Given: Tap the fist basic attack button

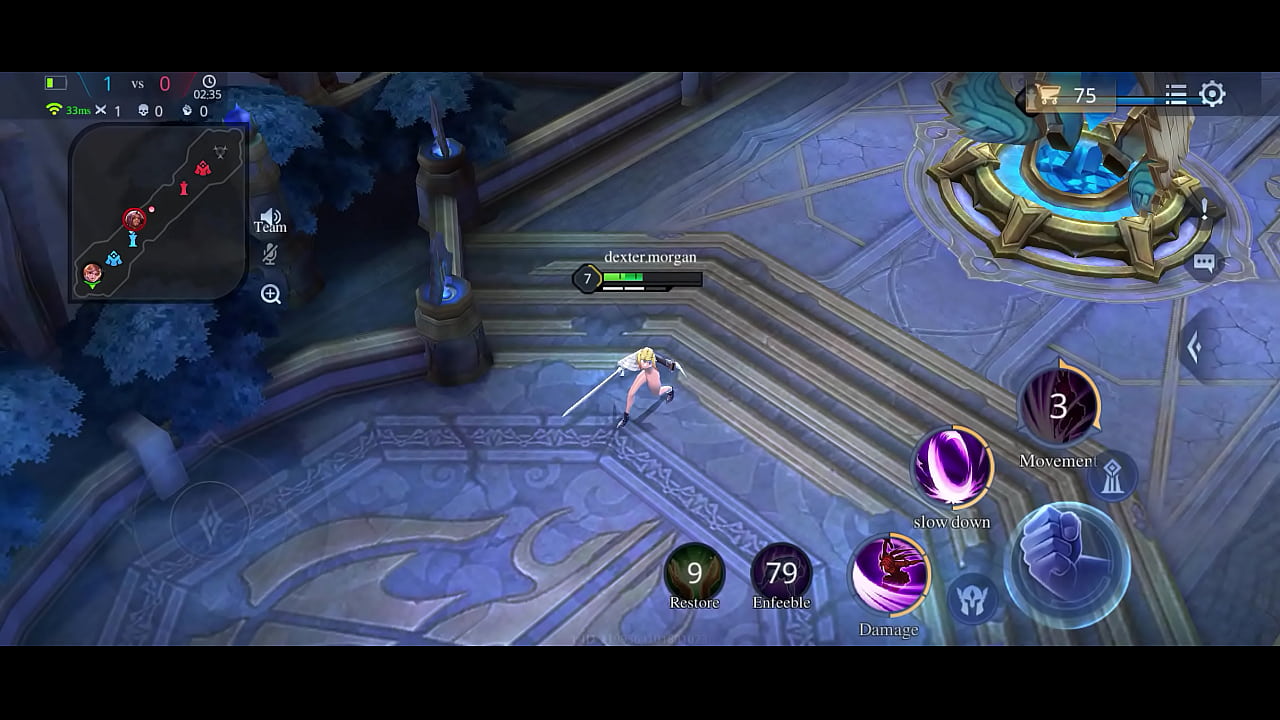Looking at the screenshot, I should point(1067,565).
